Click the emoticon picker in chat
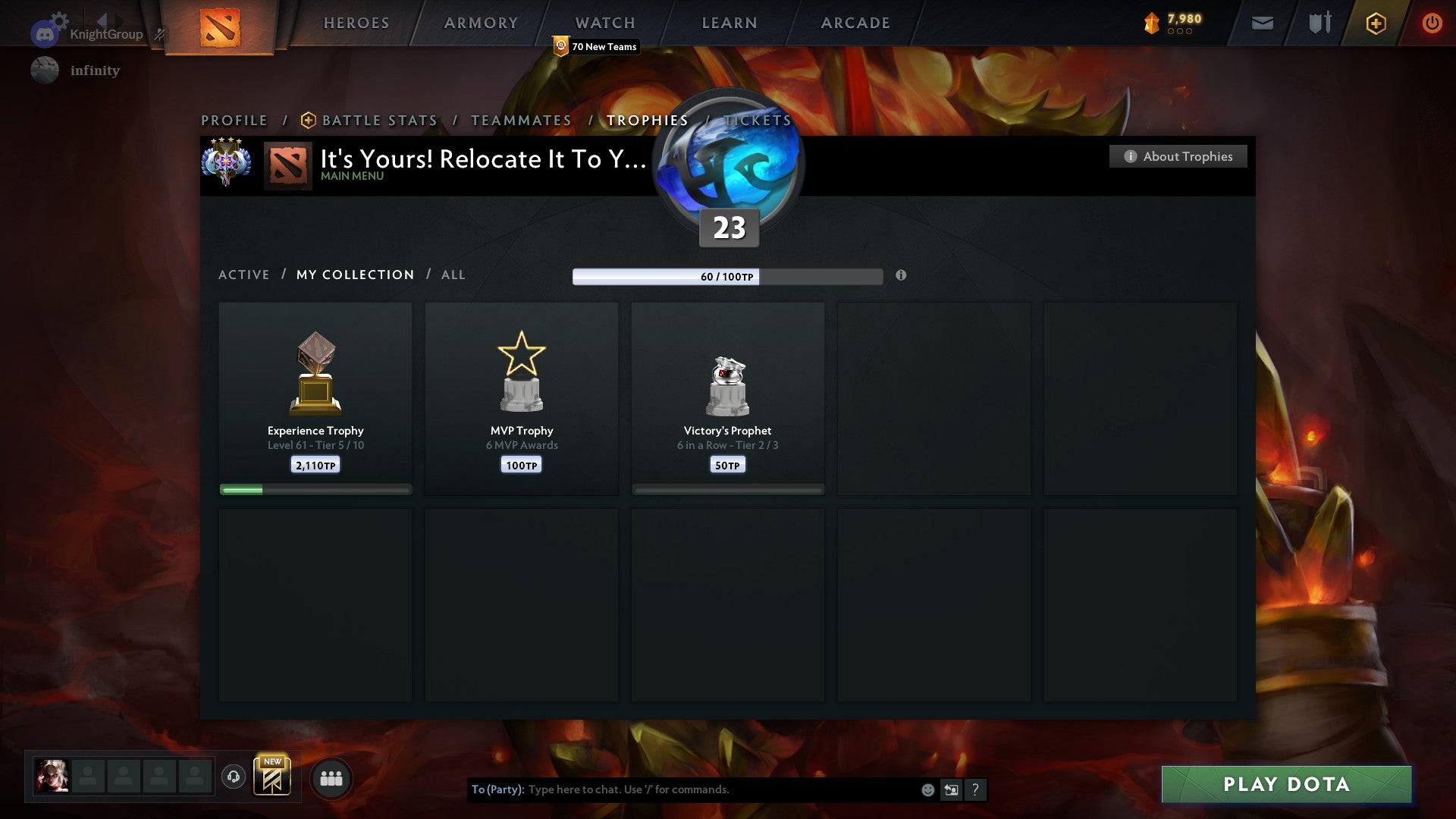The height and width of the screenshot is (819, 1456). (x=927, y=789)
